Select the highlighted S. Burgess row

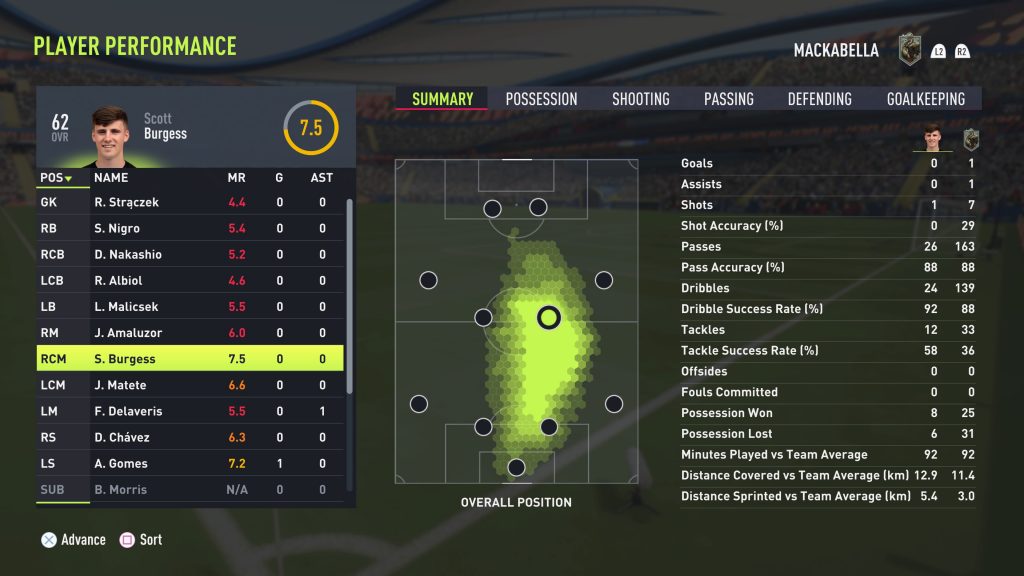190,359
